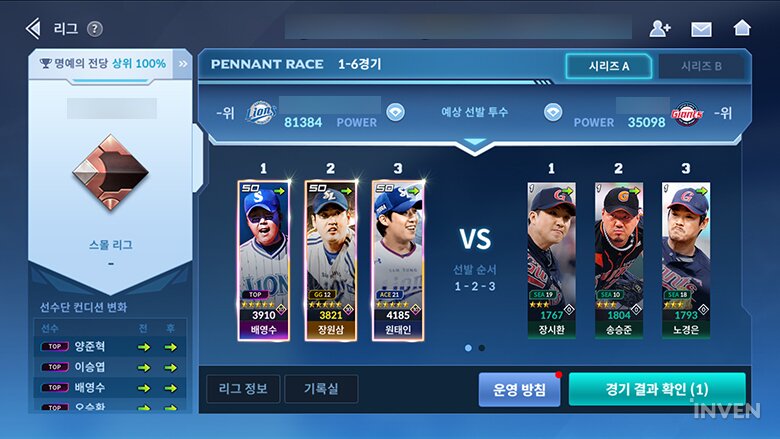Select the 원태인 pitcher card
Image resolution: width=780 pixels, height=439 pixels.
[x=398, y=261]
